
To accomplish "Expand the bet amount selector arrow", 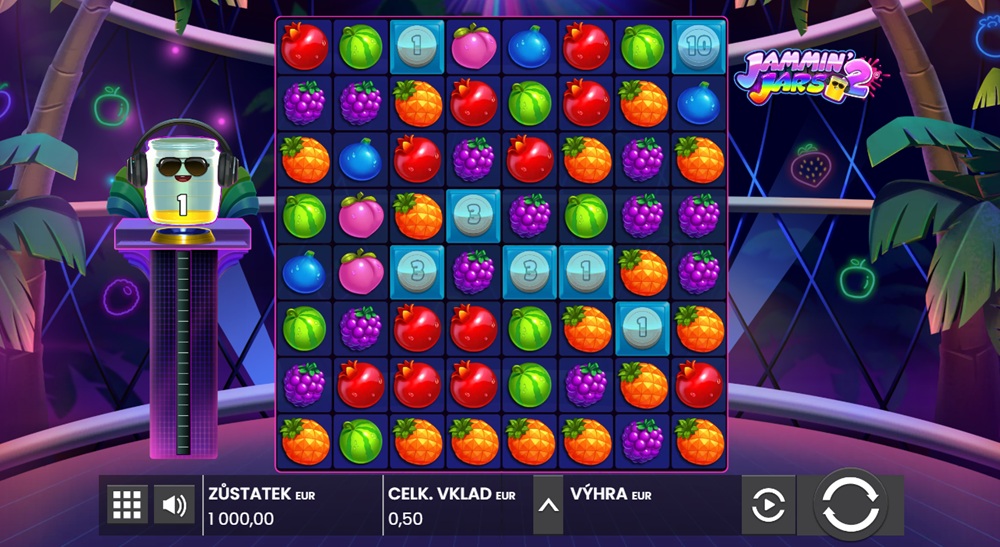I will (548, 505).
